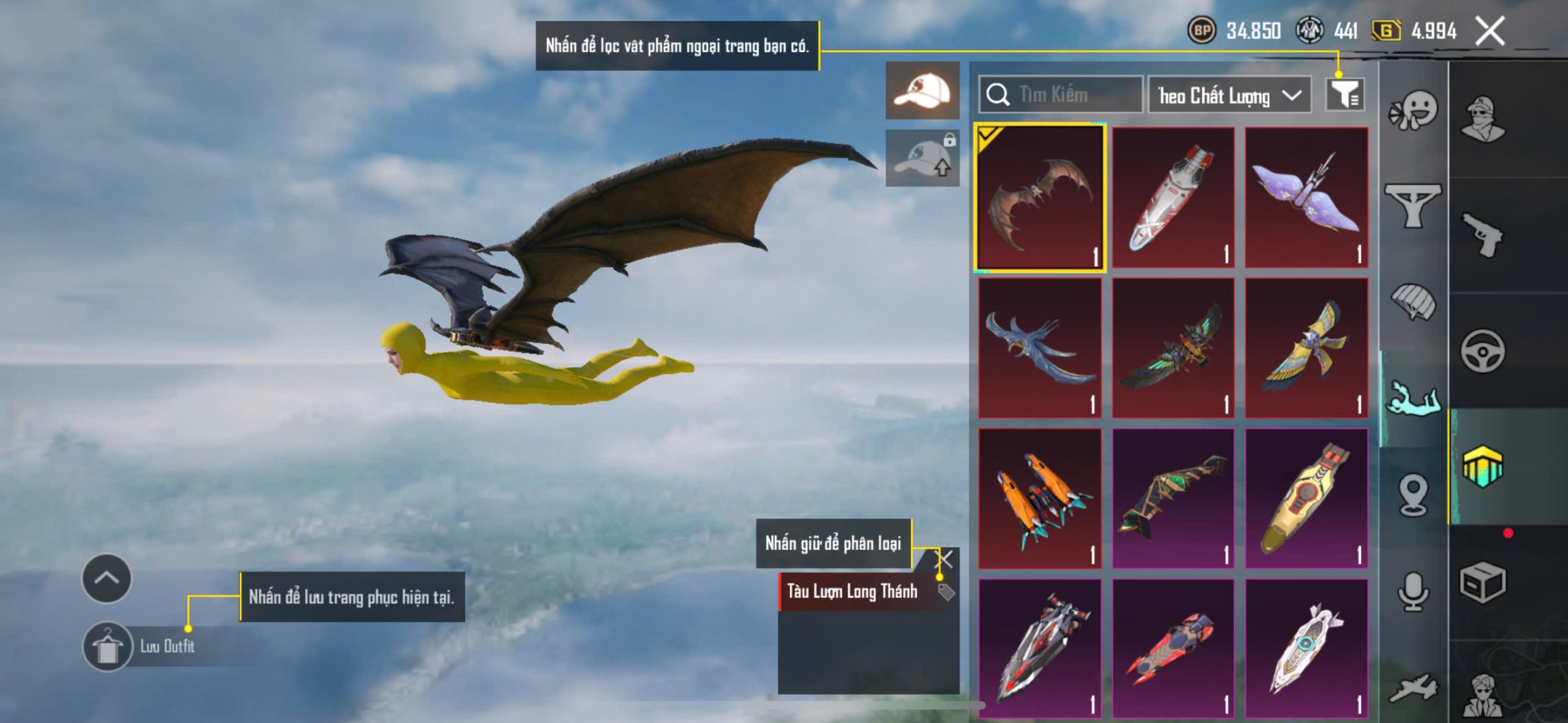Select the white cap outfit view button
The image size is (1568, 723).
point(922,91)
